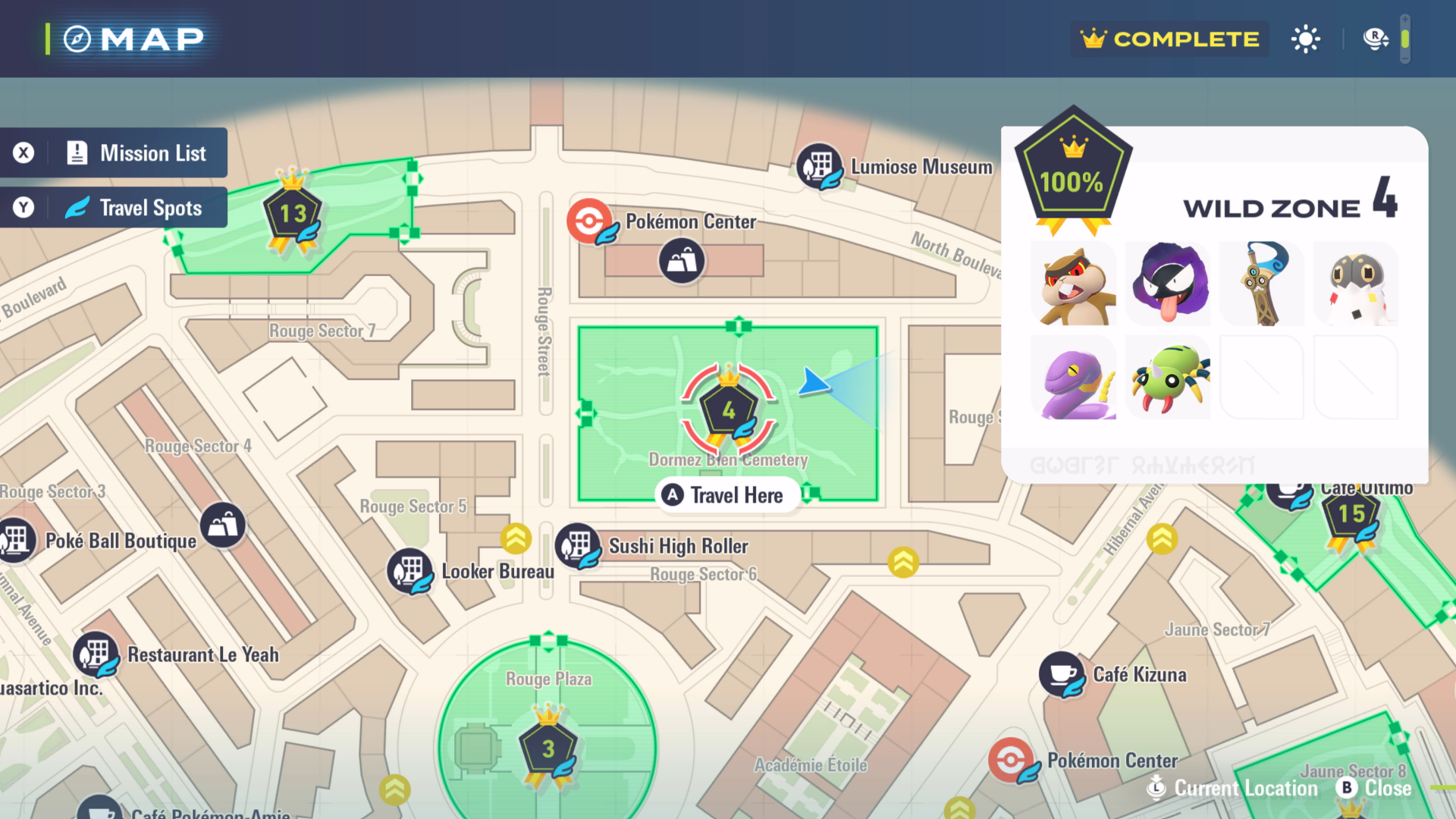Click the Patrat portrait in Wild Zone panel
Image resolution: width=1456 pixels, height=819 pixels.
point(1074,285)
